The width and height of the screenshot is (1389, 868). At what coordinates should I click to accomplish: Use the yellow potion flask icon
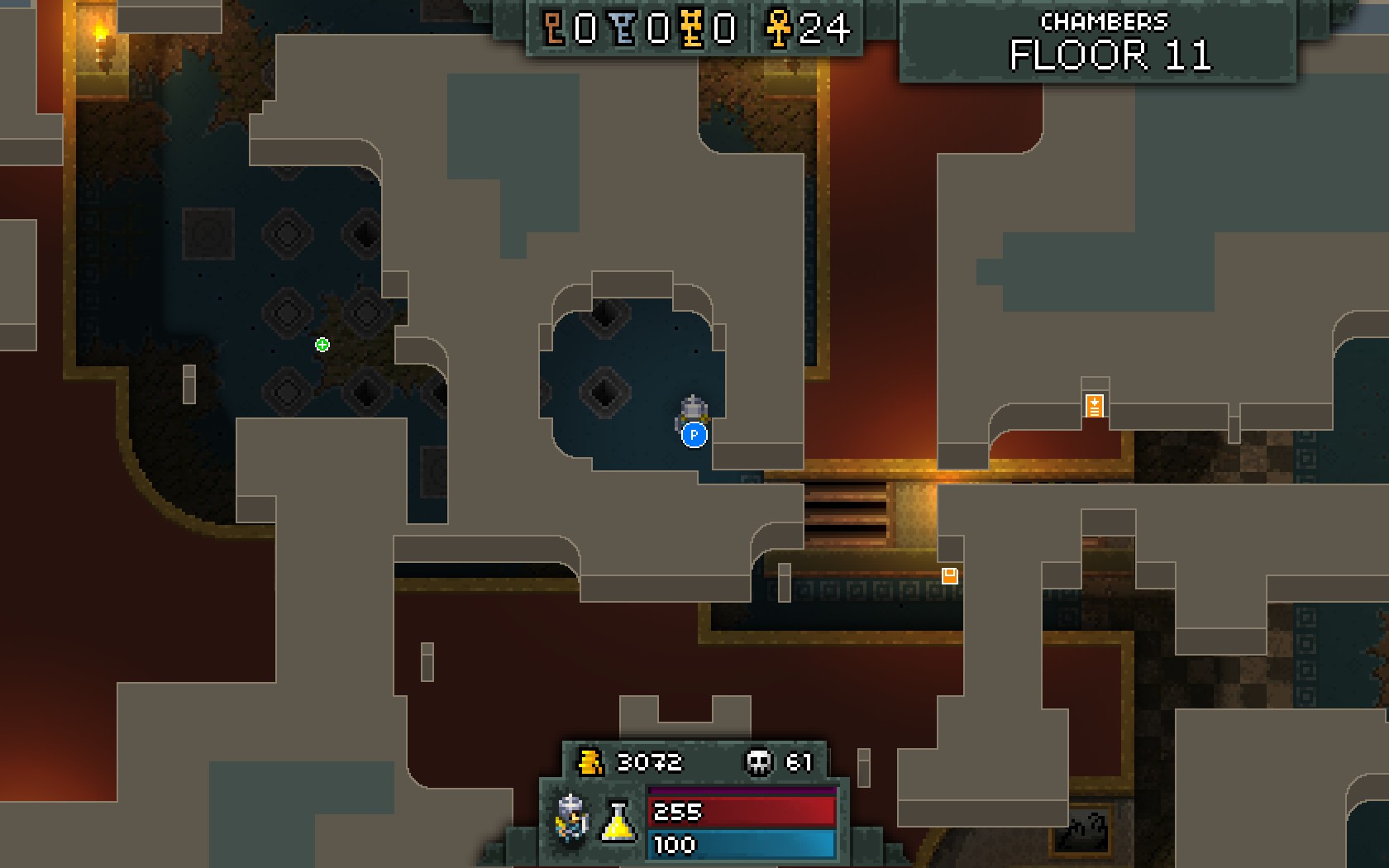pos(618,822)
